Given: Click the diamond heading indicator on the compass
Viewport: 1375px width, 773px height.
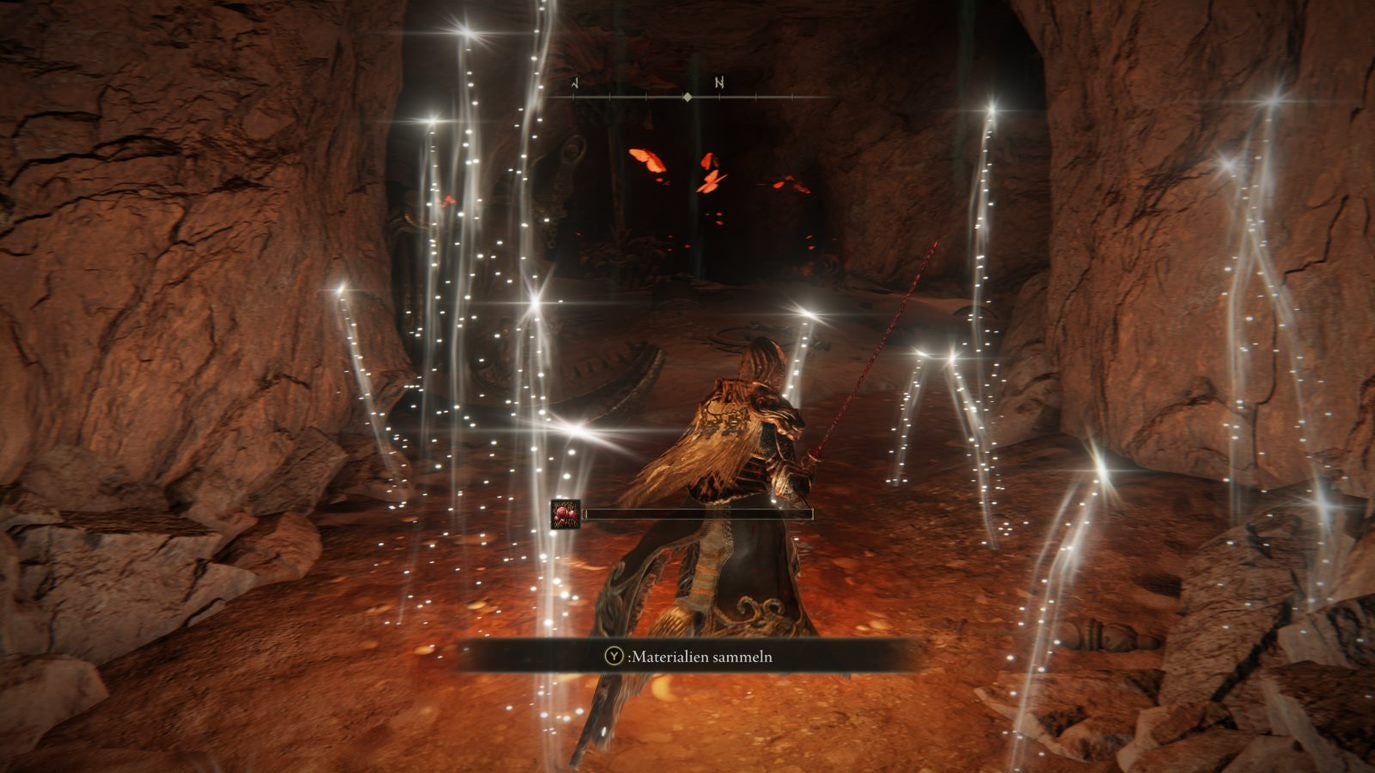Looking at the screenshot, I should (x=687, y=96).
